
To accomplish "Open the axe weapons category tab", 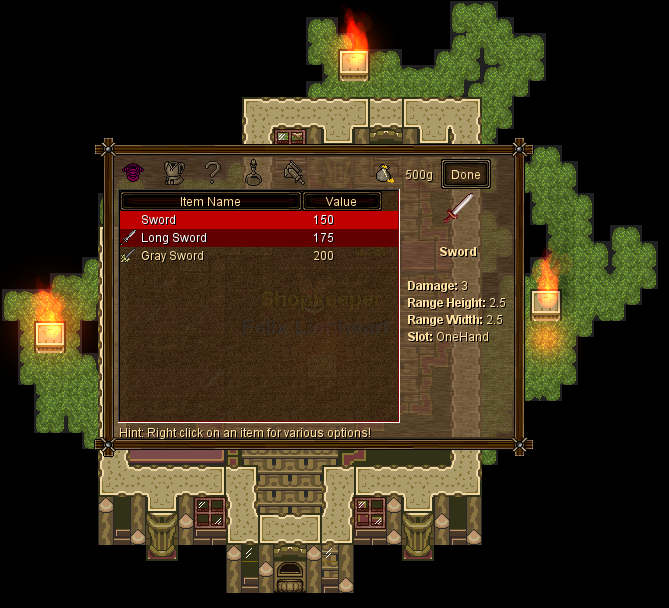I will point(294,173).
